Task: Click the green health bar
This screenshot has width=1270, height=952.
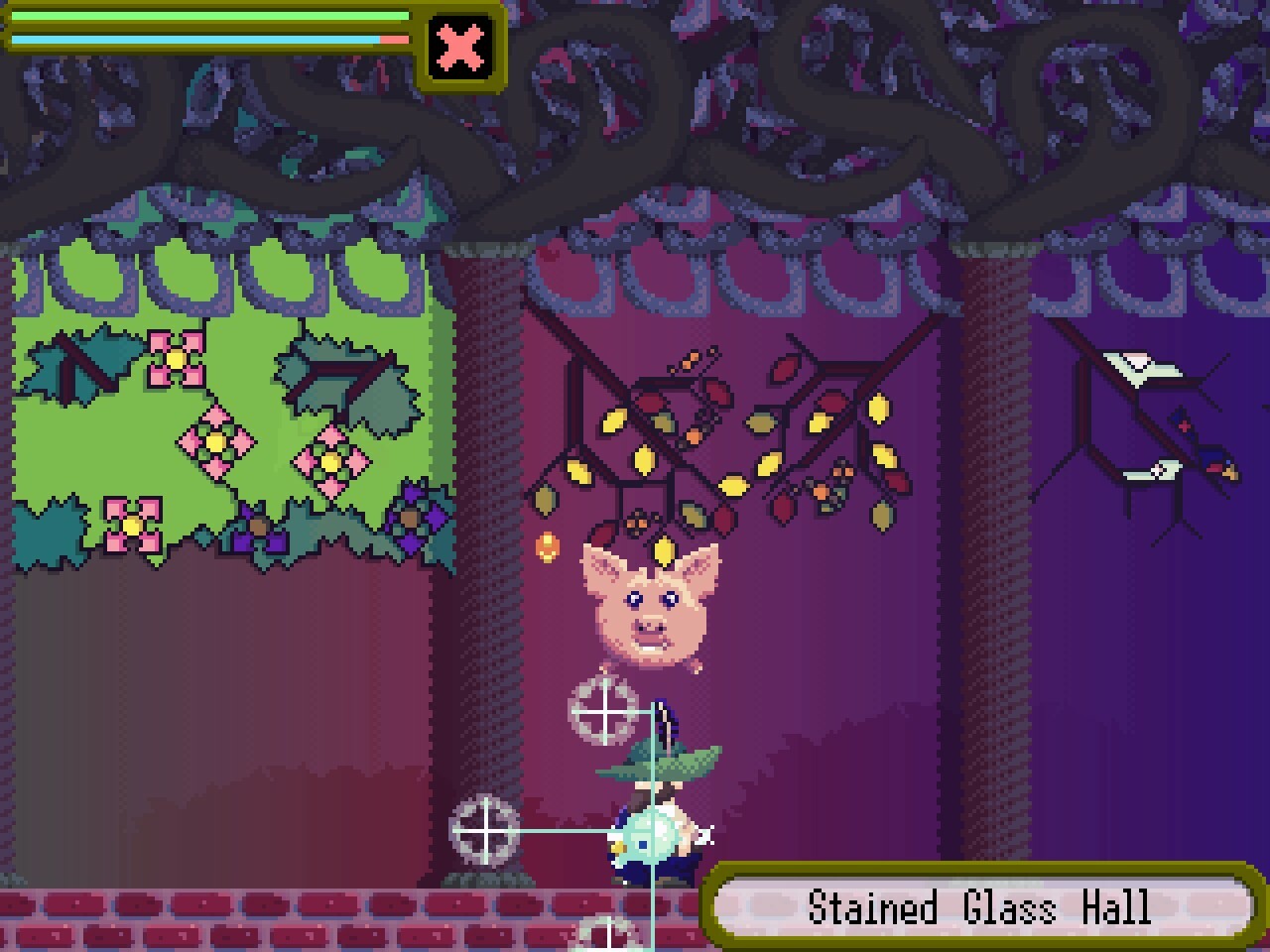Action: point(208,16)
